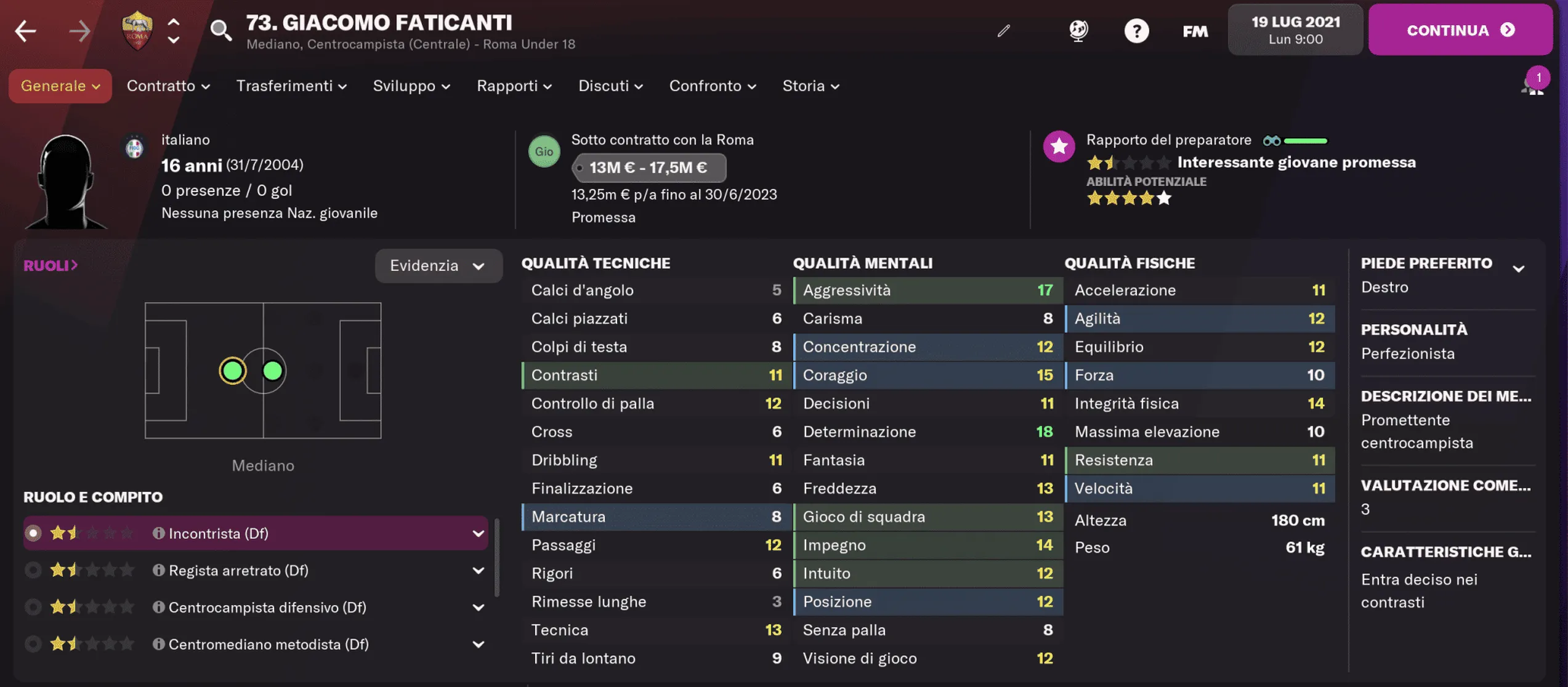Screen dimensions: 1568x687
Task: Click the RUOLI link
Action: 51,265
